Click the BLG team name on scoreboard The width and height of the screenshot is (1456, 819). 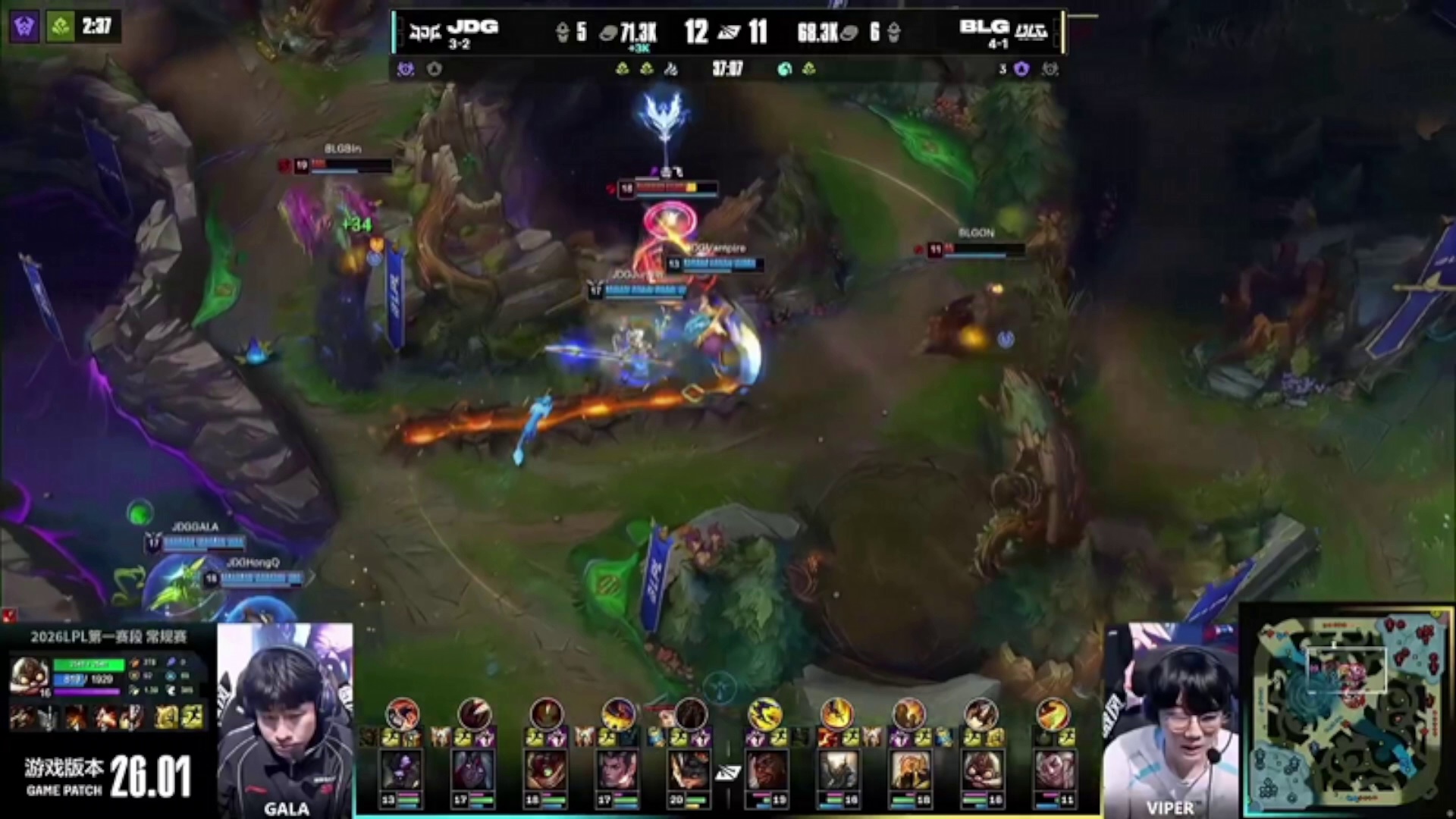pos(984,27)
